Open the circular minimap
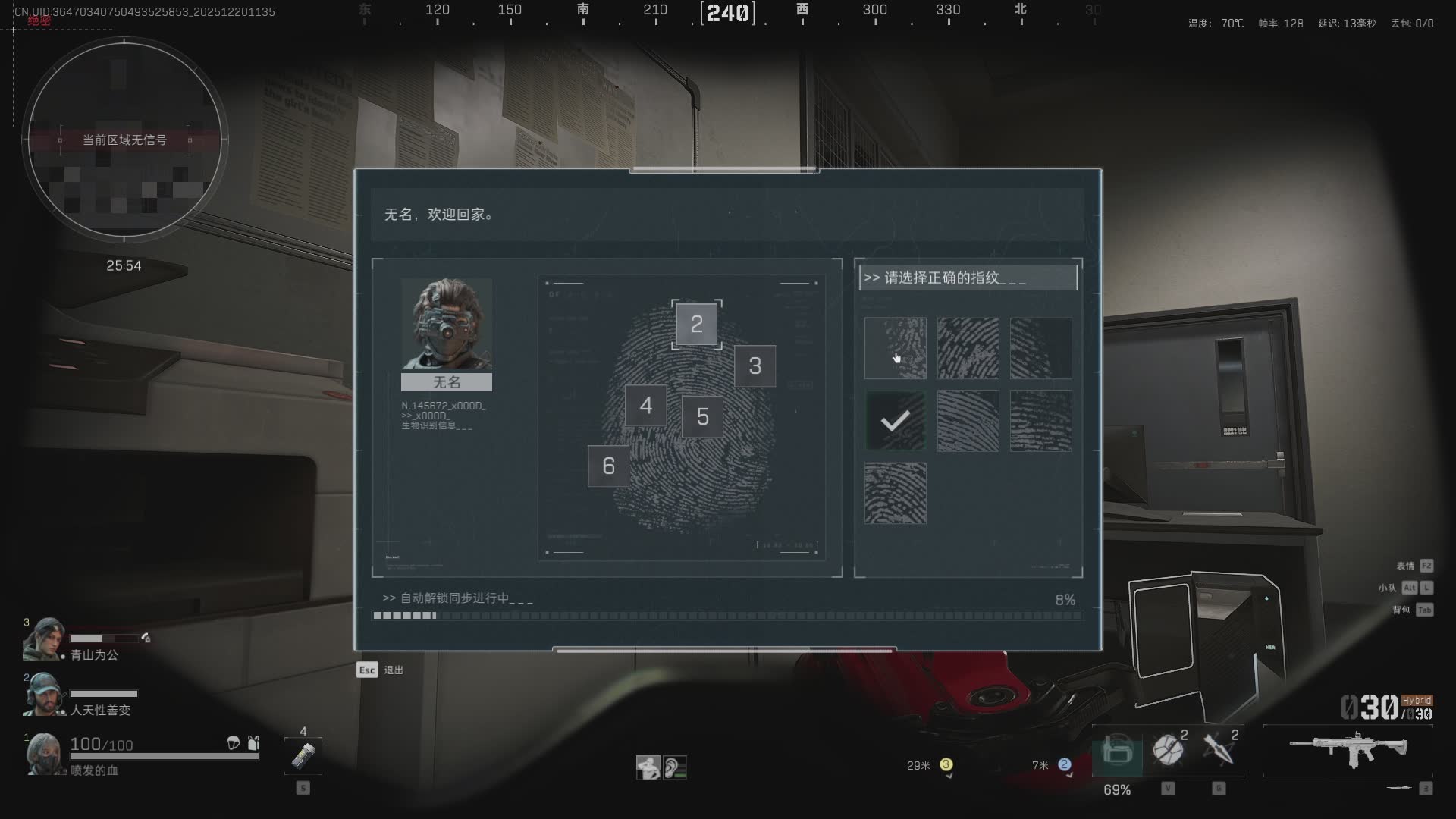Screen dimensions: 1456x819 coord(124,140)
